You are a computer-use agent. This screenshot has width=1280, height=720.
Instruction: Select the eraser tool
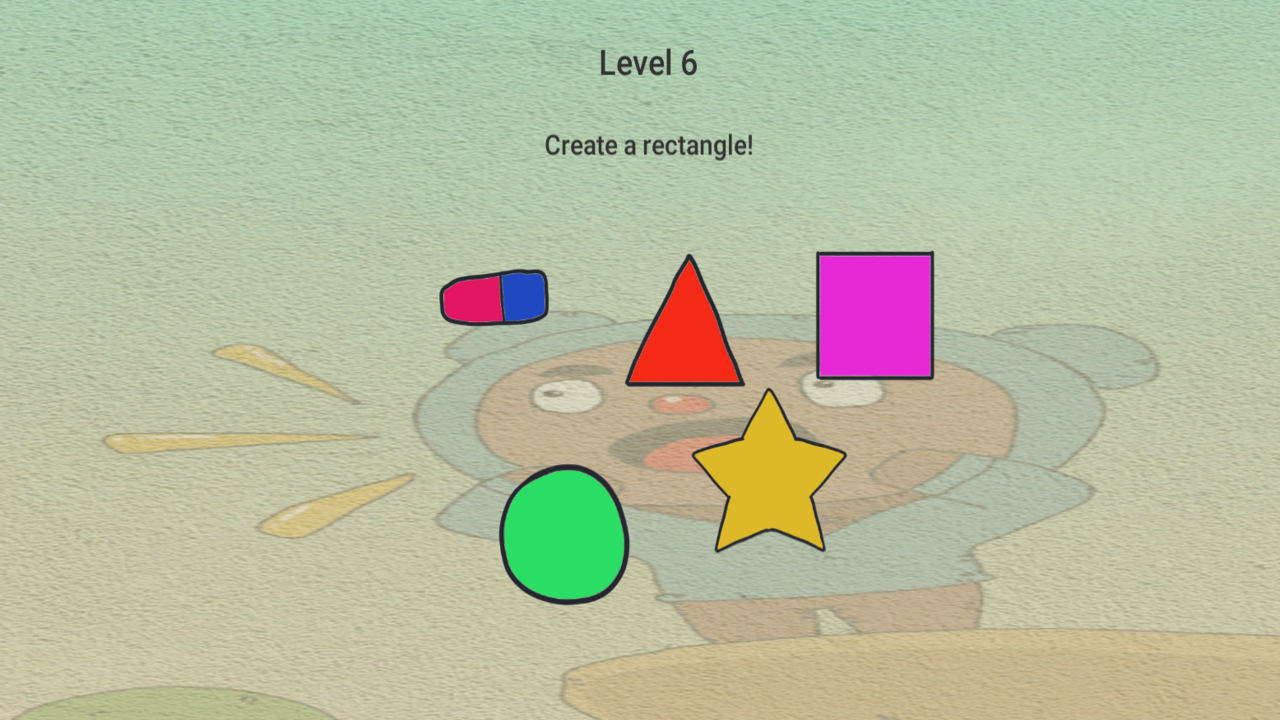tap(494, 296)
